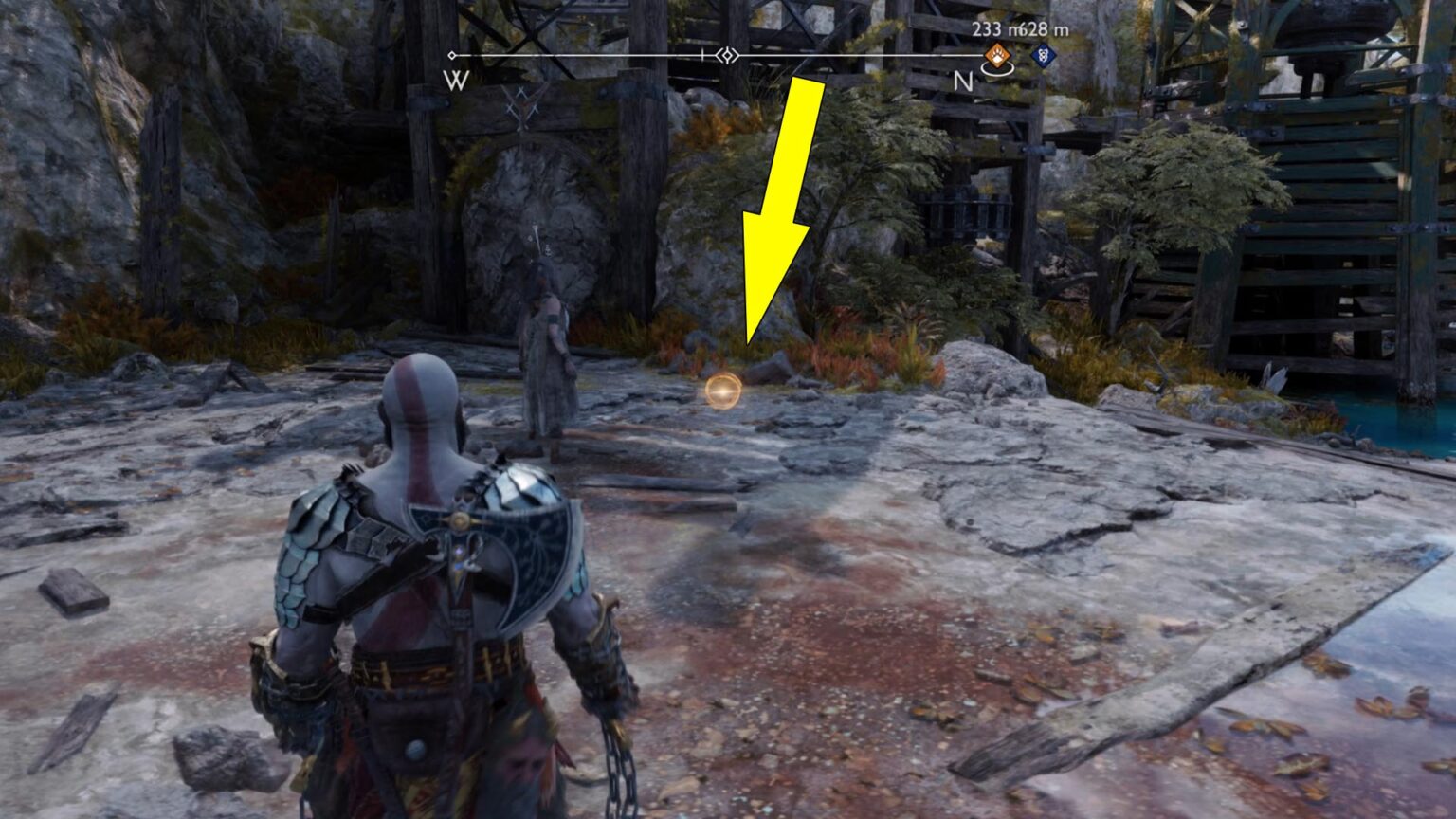Click the N cardinal direction label

pos(962,81)
